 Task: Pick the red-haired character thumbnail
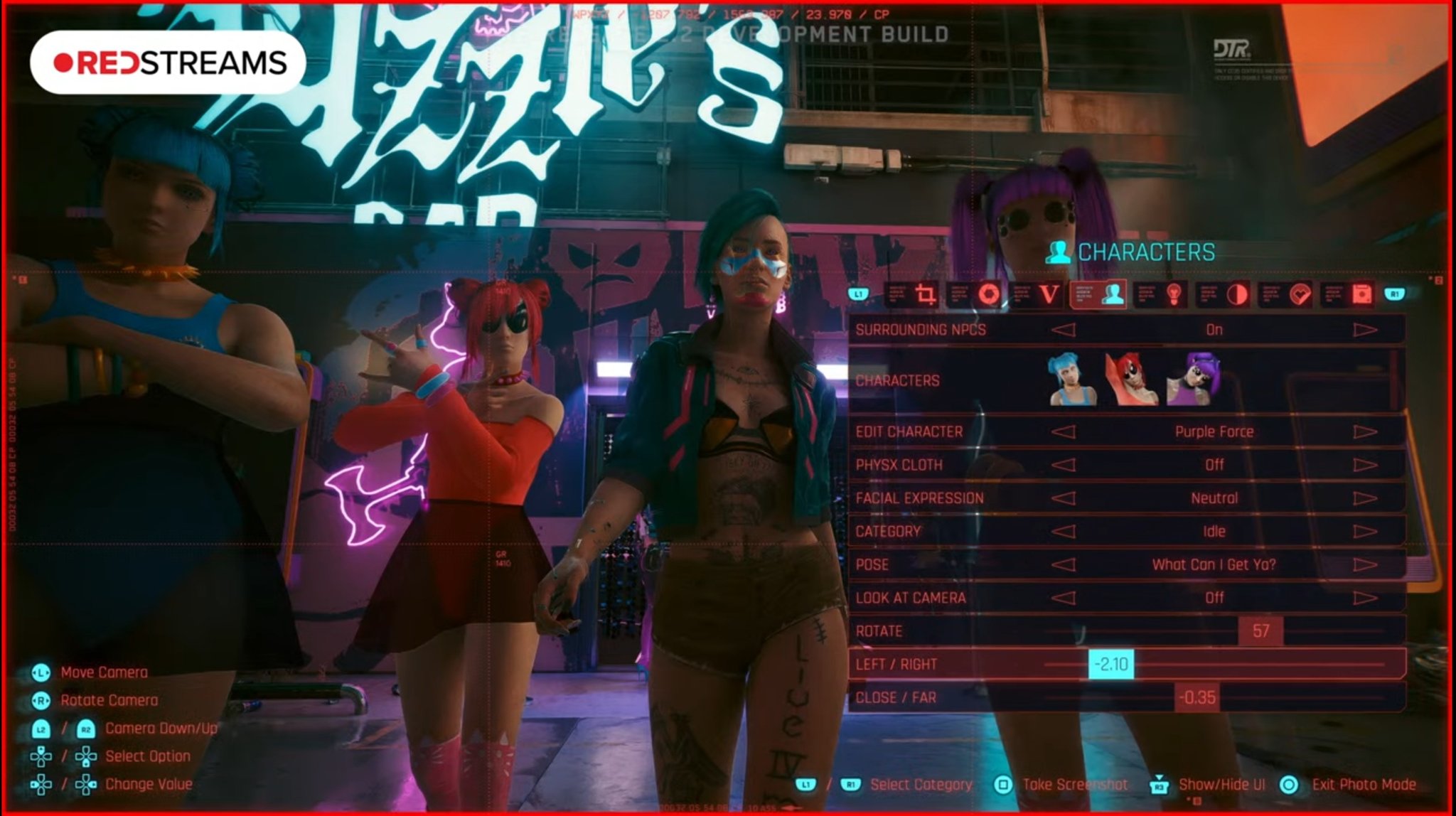click(x=1130, y=380)
